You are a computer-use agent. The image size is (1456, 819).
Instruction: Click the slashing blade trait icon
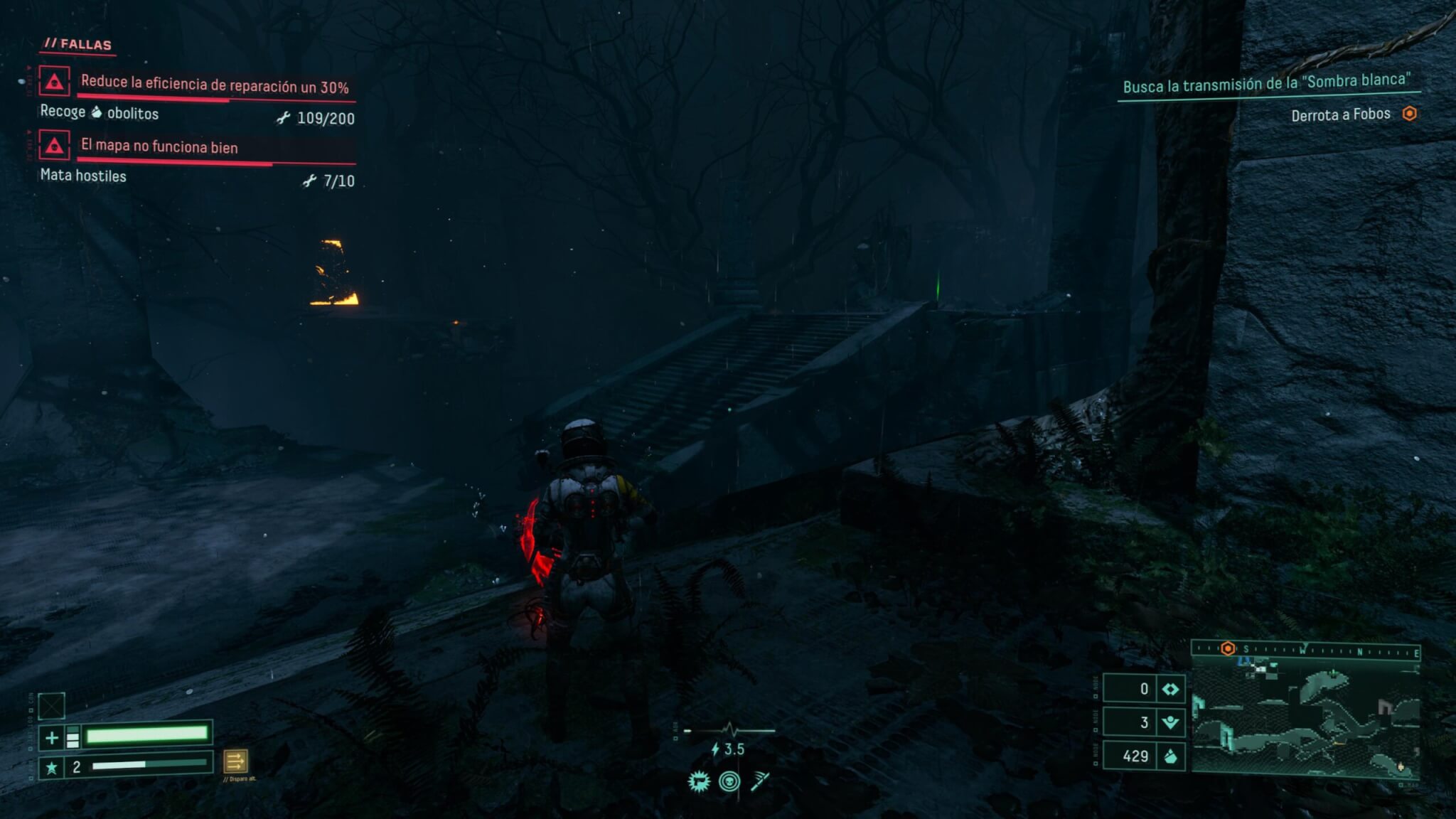[759, 782]
